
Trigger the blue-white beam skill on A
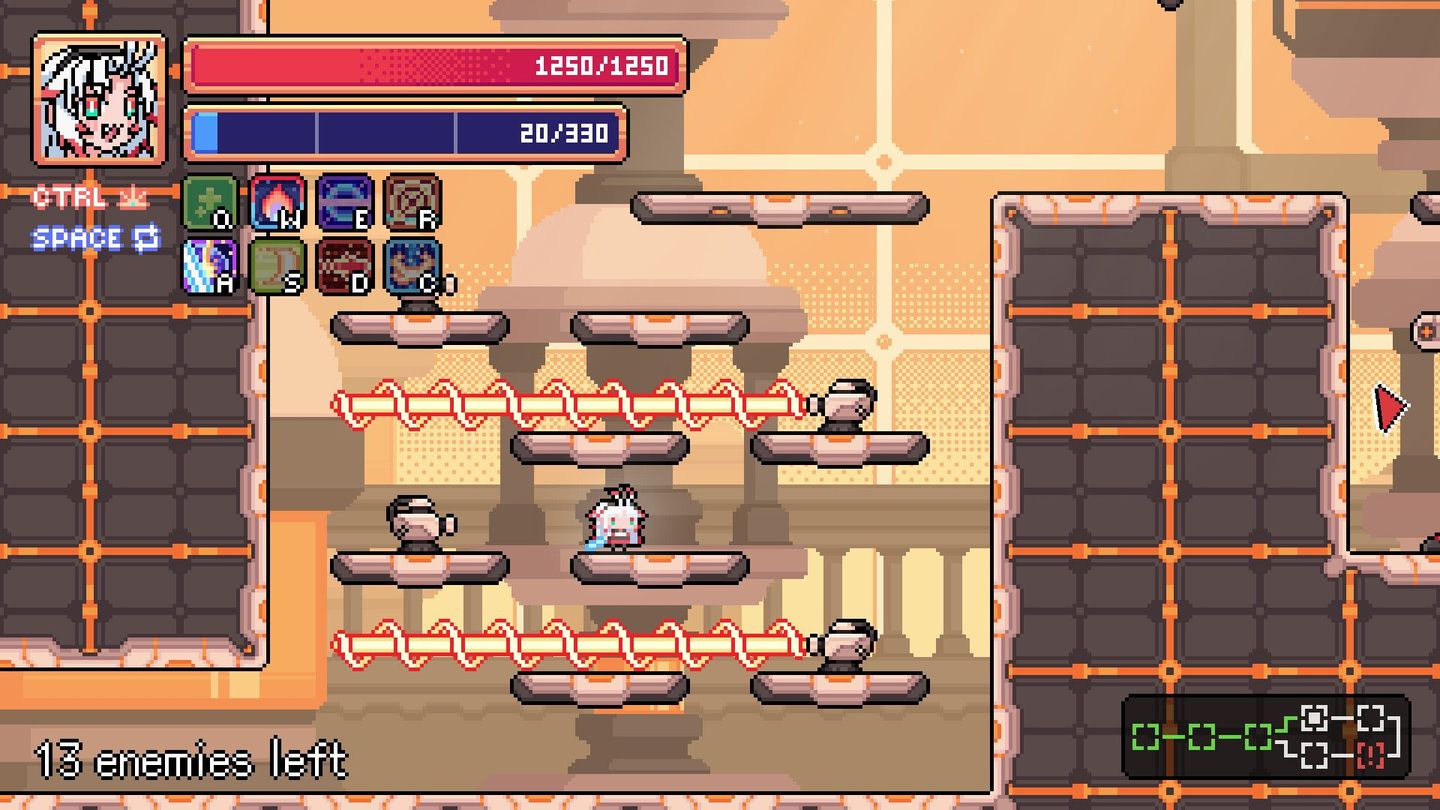point(210,266)
